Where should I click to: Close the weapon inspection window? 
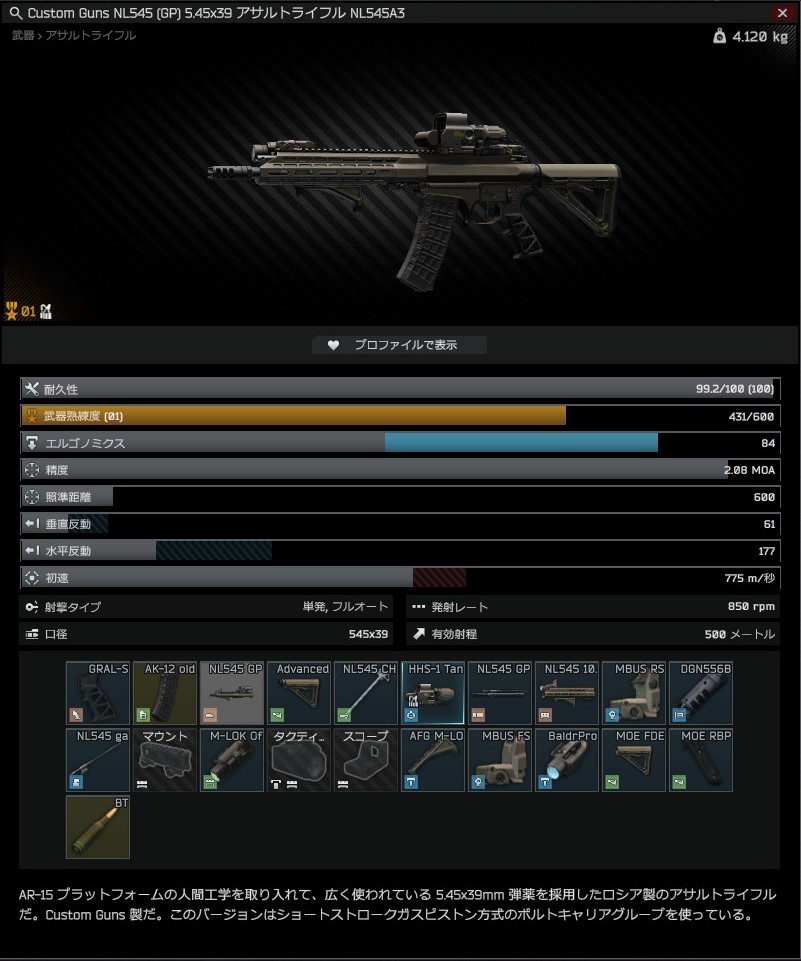[x=782, y=13]
